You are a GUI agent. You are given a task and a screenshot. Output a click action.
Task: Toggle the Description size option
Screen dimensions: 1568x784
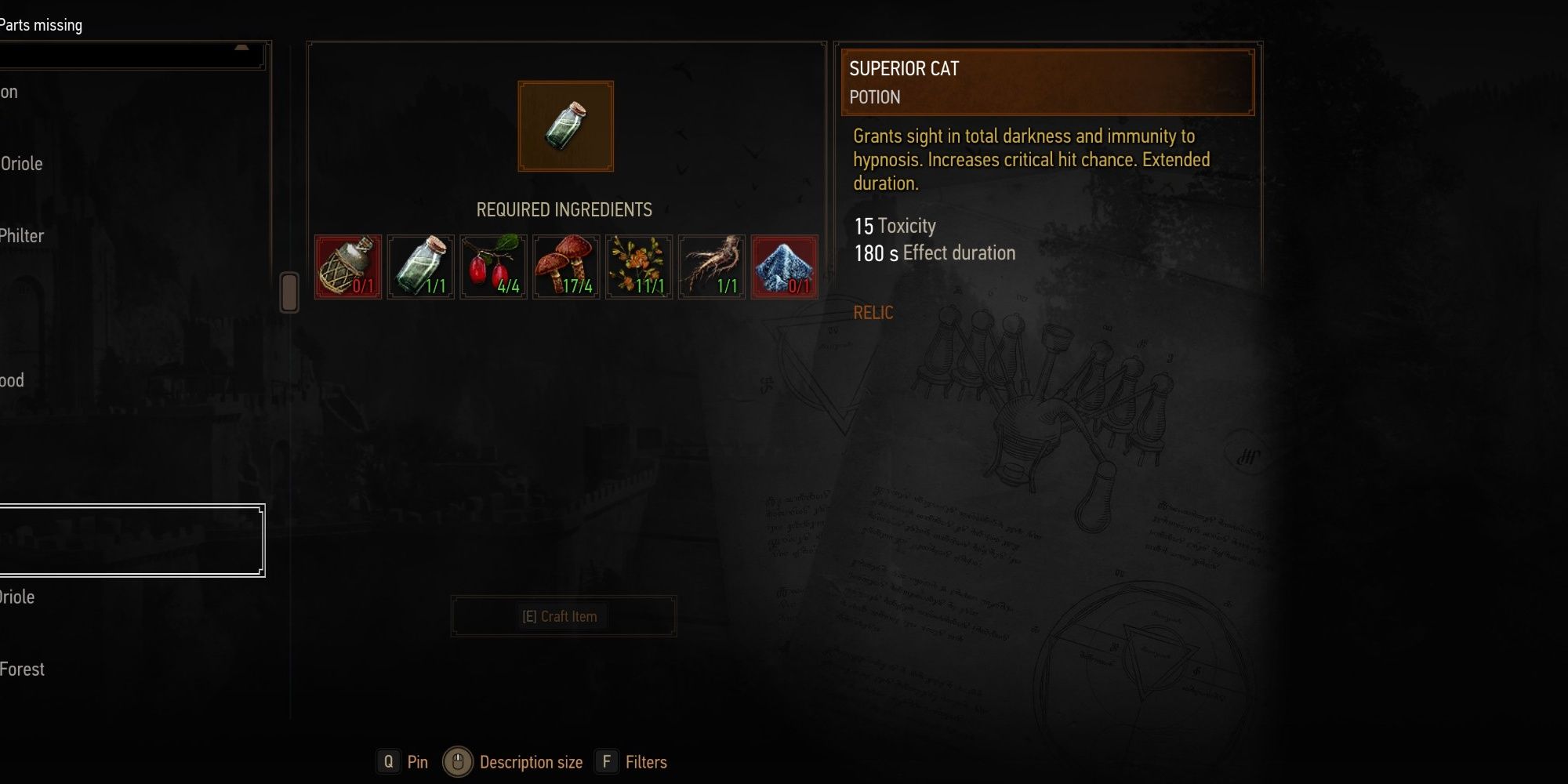point(531,761)
